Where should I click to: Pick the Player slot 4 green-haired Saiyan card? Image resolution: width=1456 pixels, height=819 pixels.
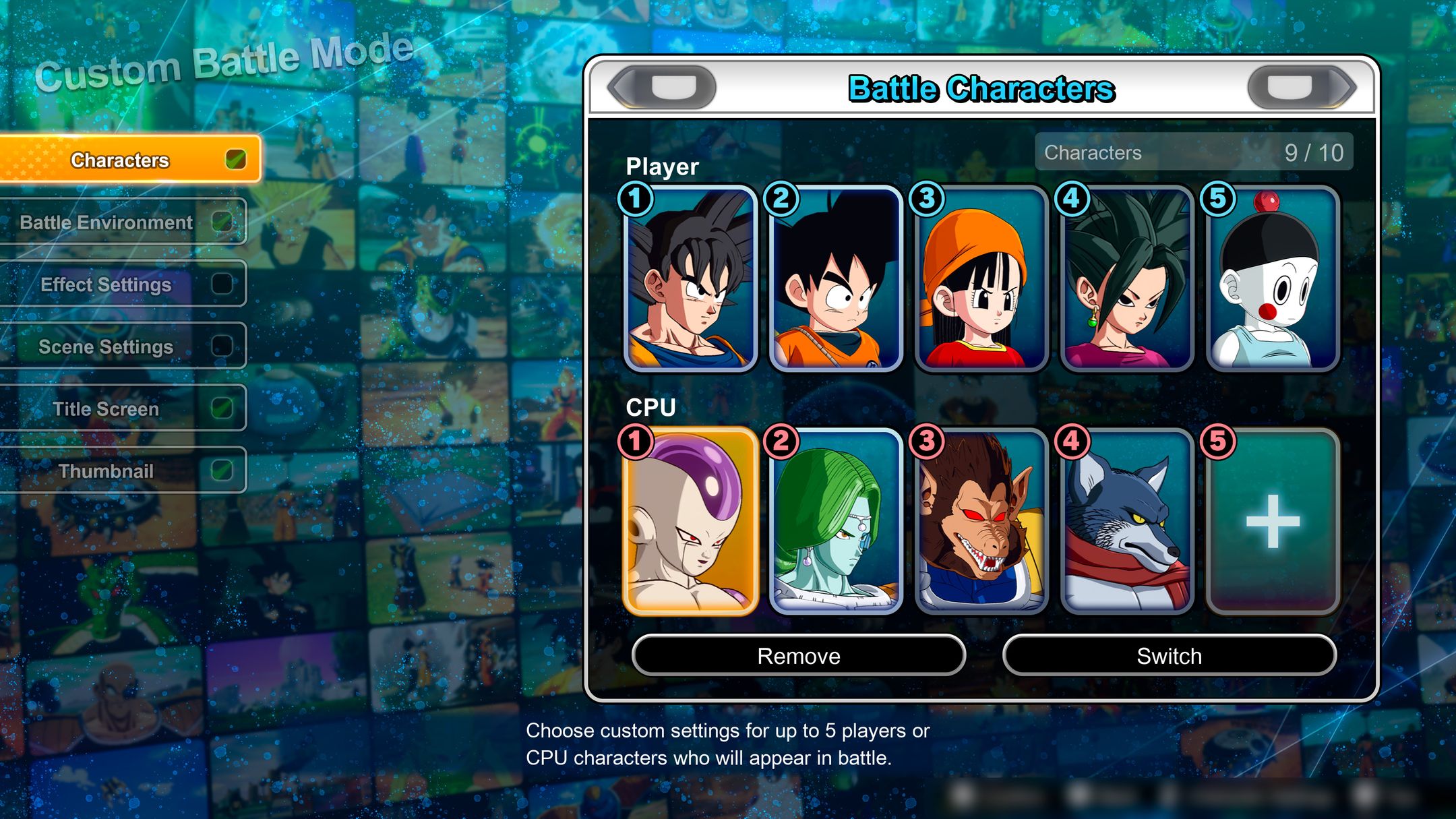coord(1127,279)
